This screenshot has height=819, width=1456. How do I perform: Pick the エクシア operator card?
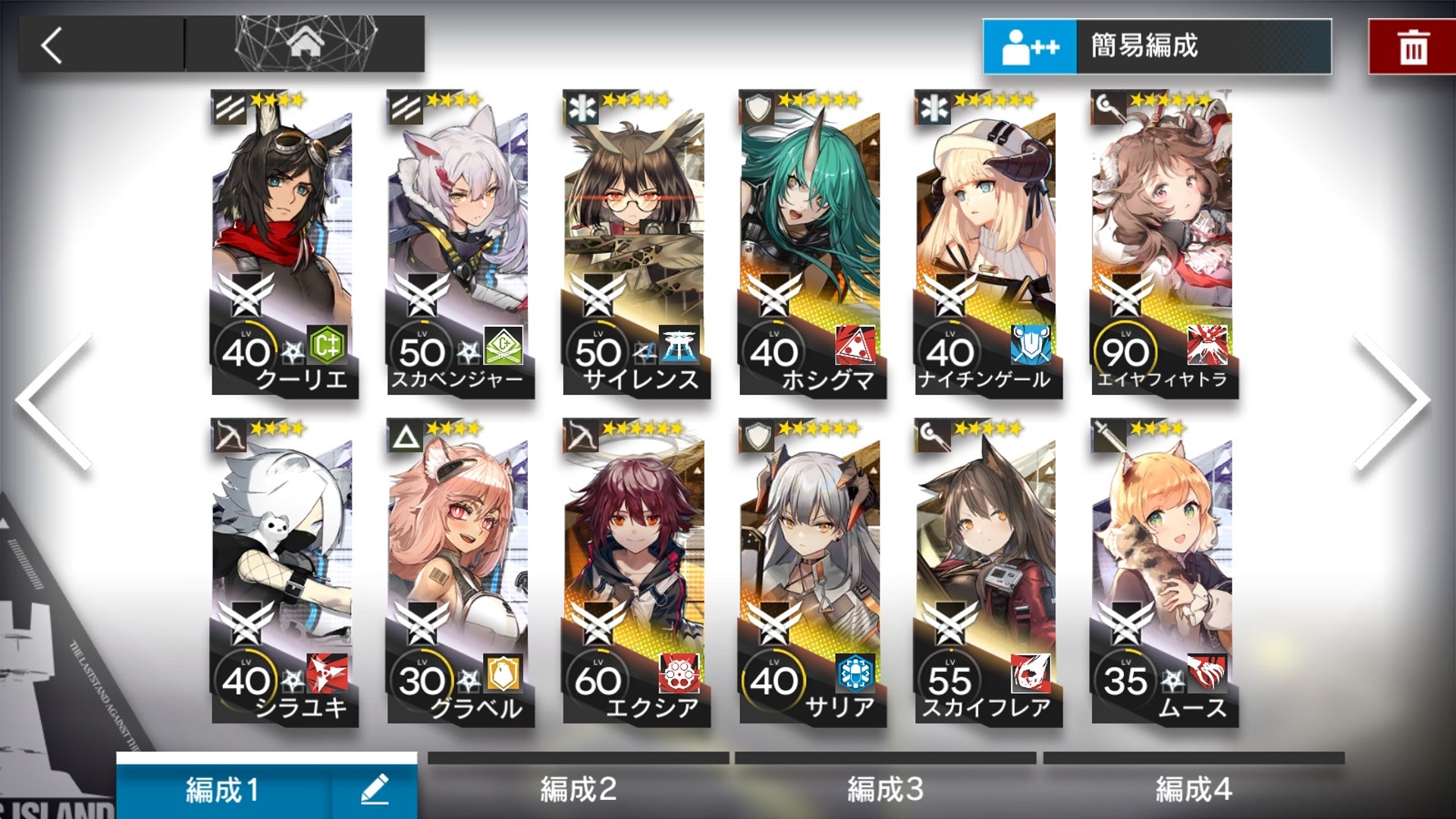coord(635,573)
